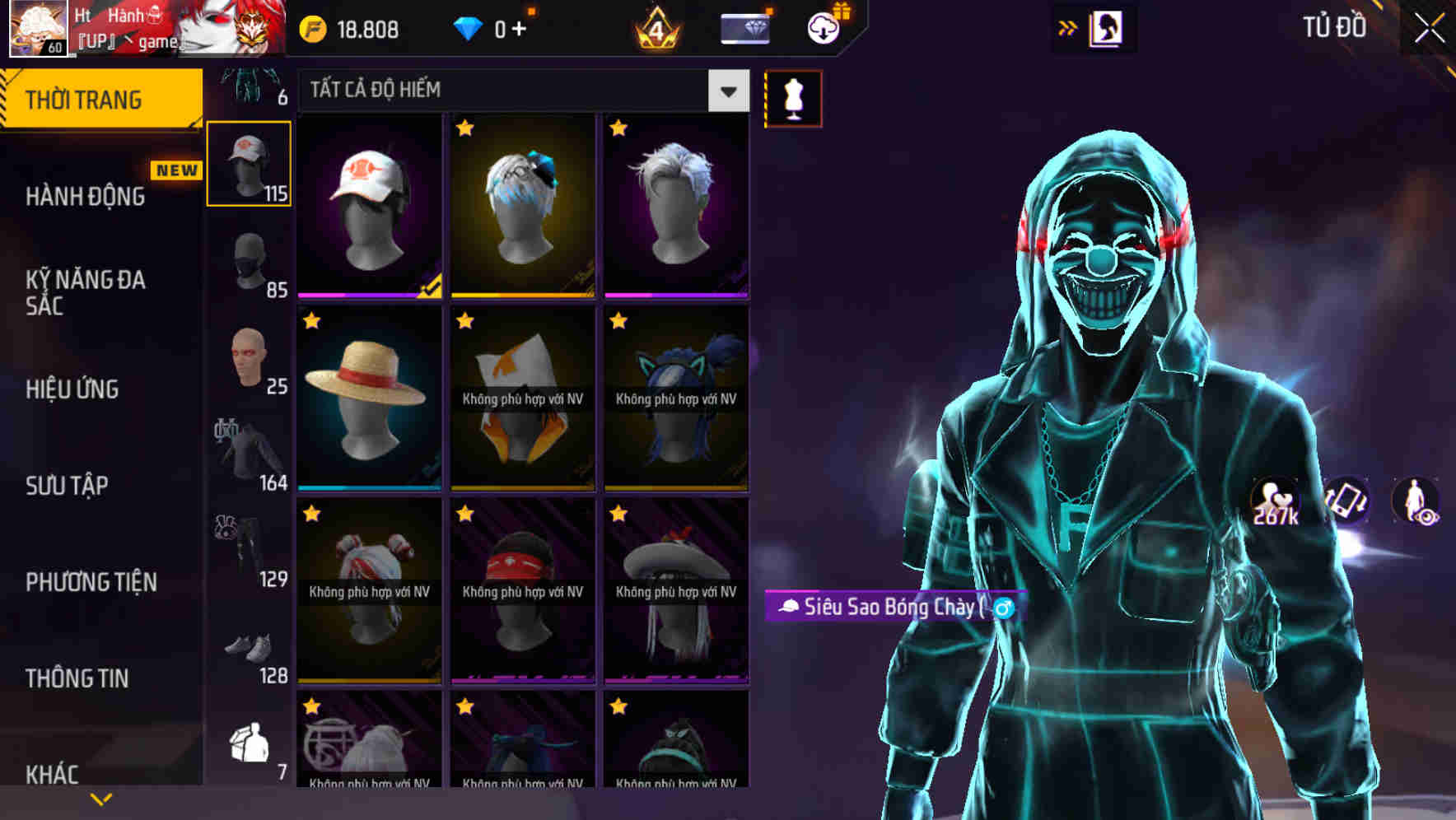Click the double chevron near the album icon
This screenshot has height=820, width=1456.
(x=1067, y=27)
